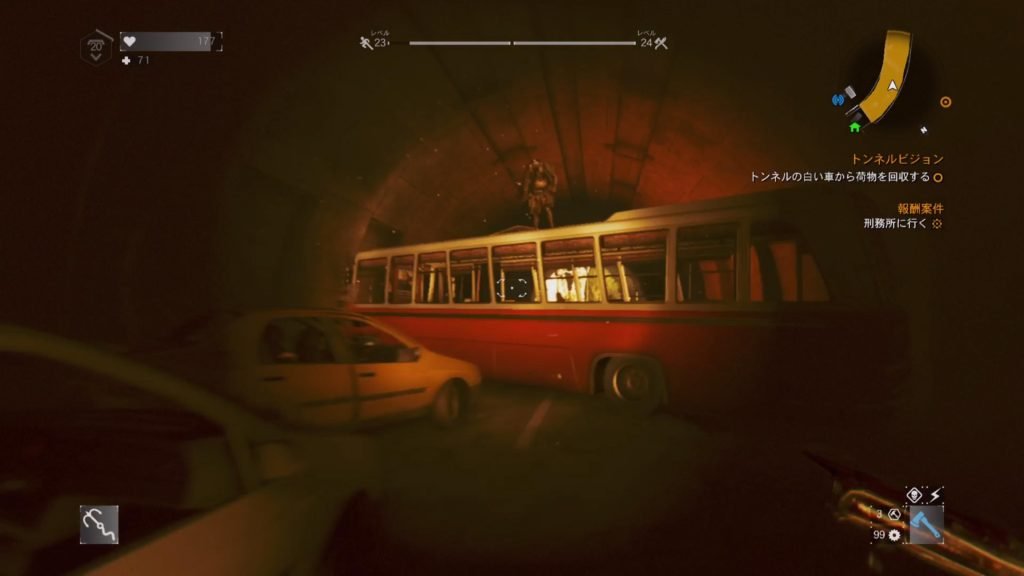Click the survivor rank hexagon badge

pos(96,47)
